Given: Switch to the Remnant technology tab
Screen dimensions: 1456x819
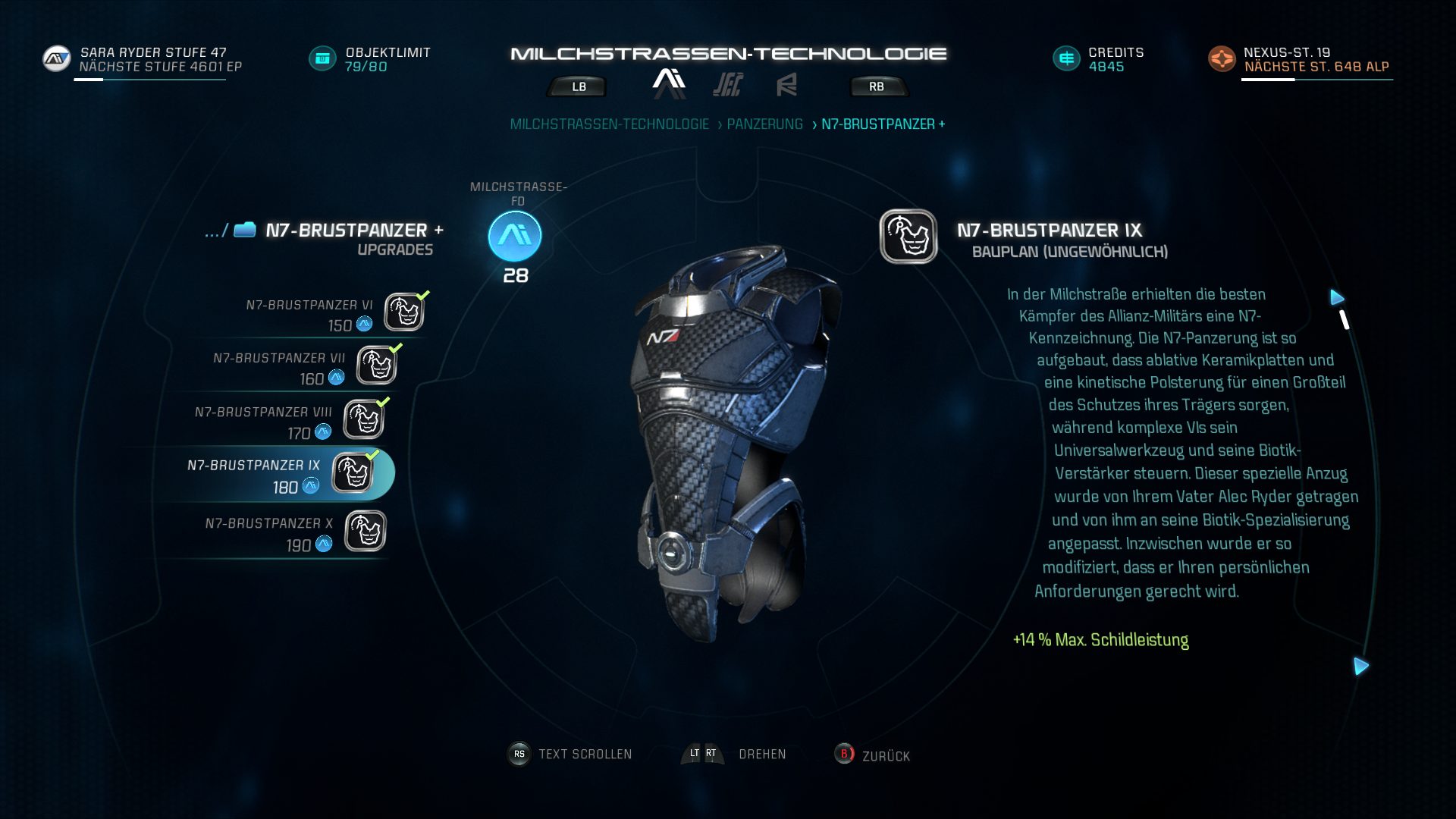Looking at the screenshot, I should [786, 85].
